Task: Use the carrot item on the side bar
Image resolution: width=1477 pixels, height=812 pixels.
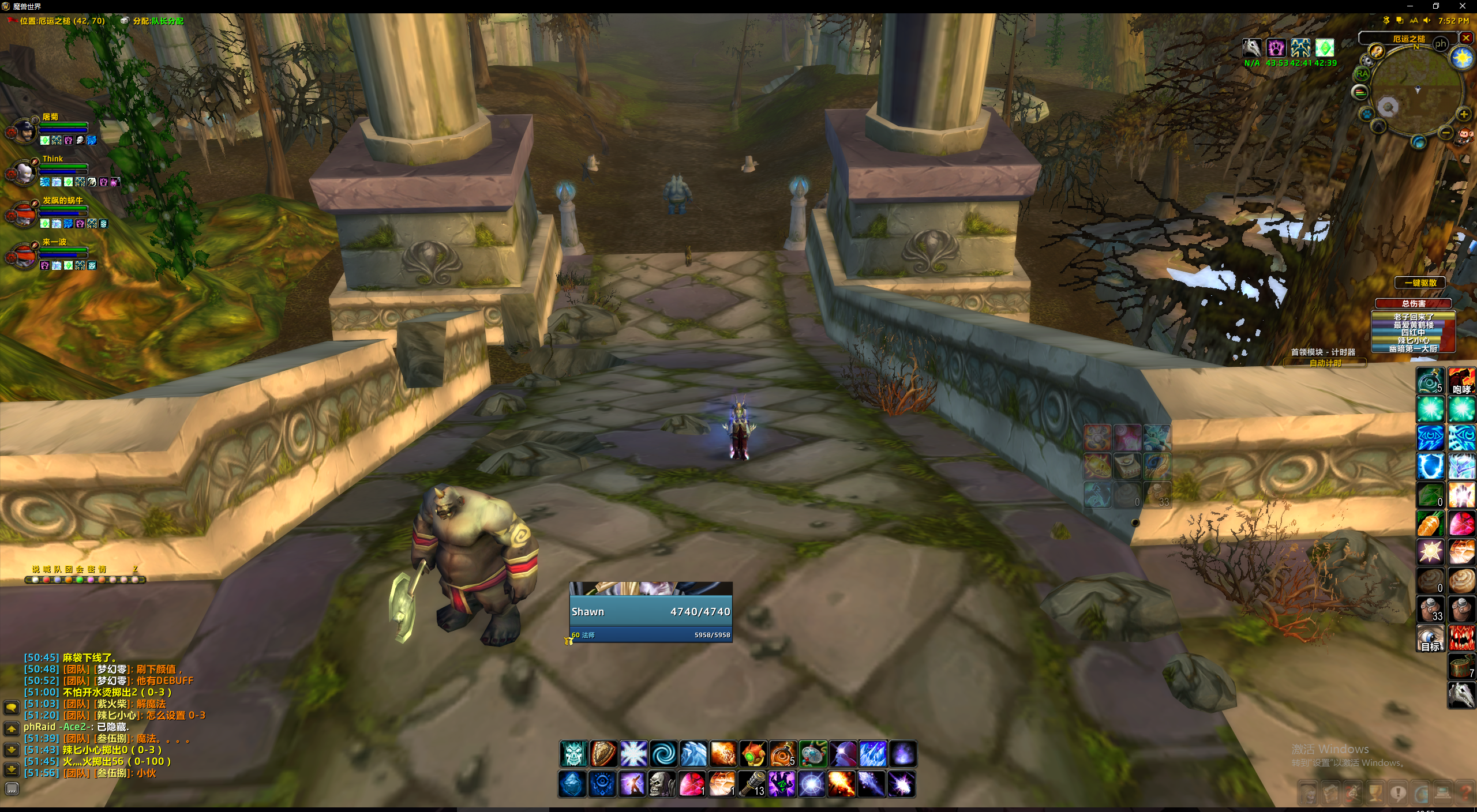Action: [1430, 524]
